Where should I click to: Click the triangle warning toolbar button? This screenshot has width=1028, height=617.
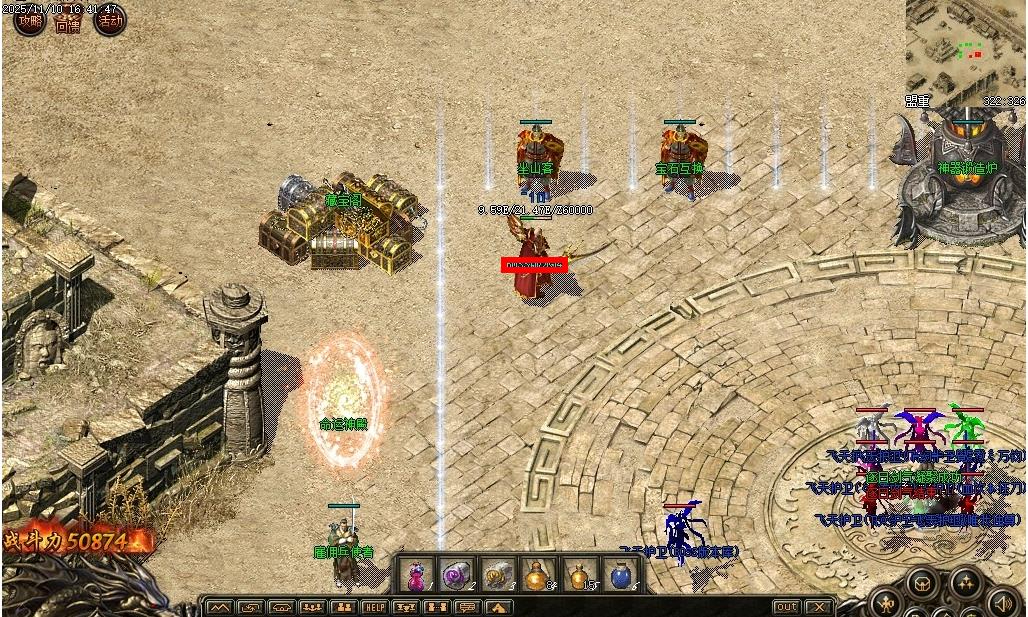tap(498, 607)
